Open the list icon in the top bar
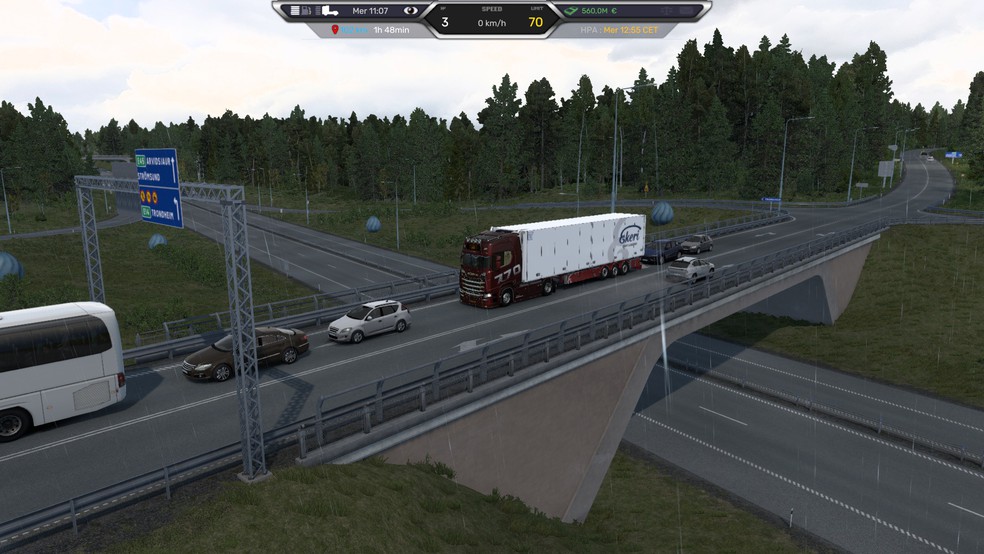The height and width of the screenshot is (554, 984). coord(296,11)
